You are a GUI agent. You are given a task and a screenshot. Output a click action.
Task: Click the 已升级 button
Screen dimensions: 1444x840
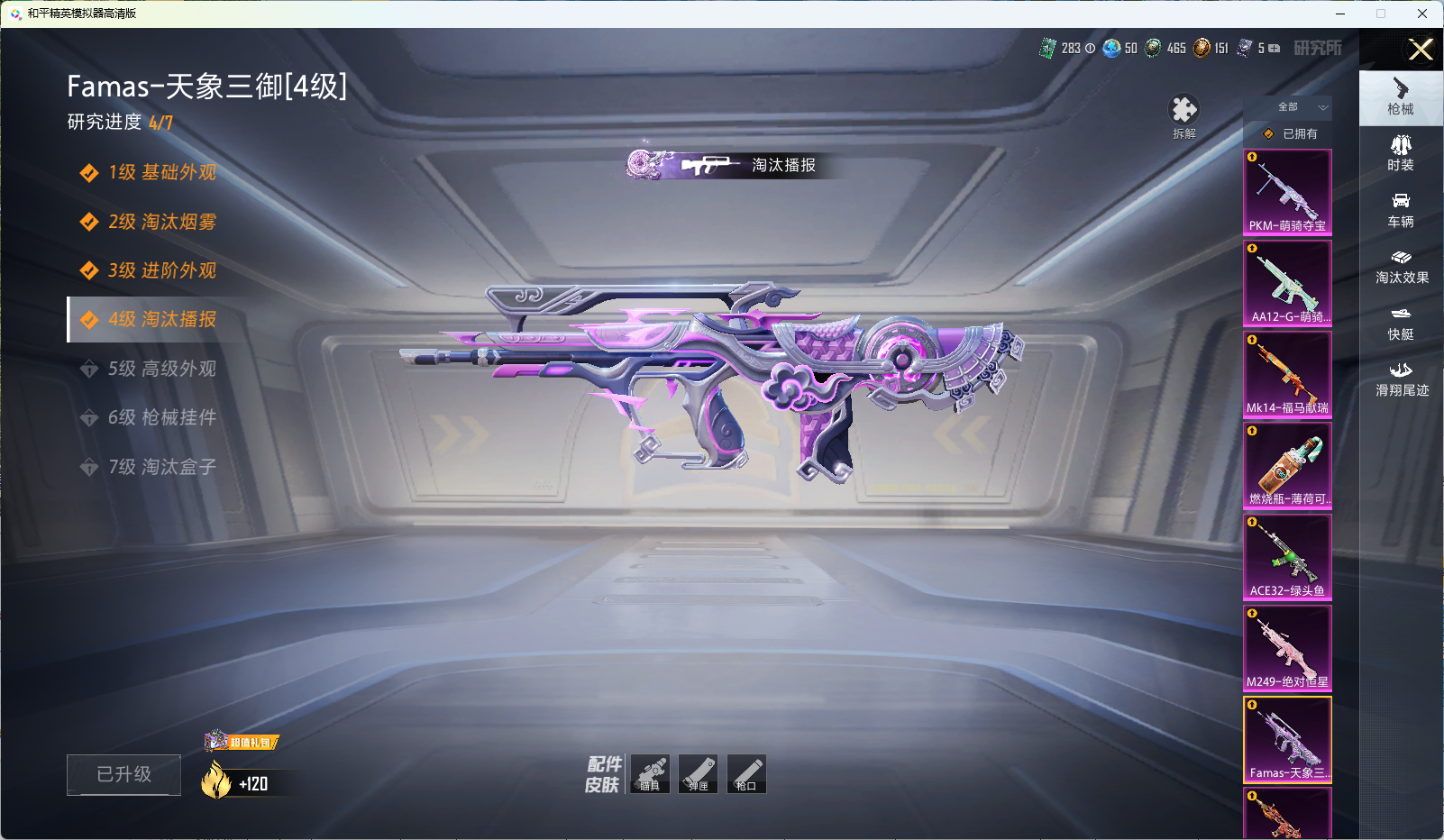123,774
